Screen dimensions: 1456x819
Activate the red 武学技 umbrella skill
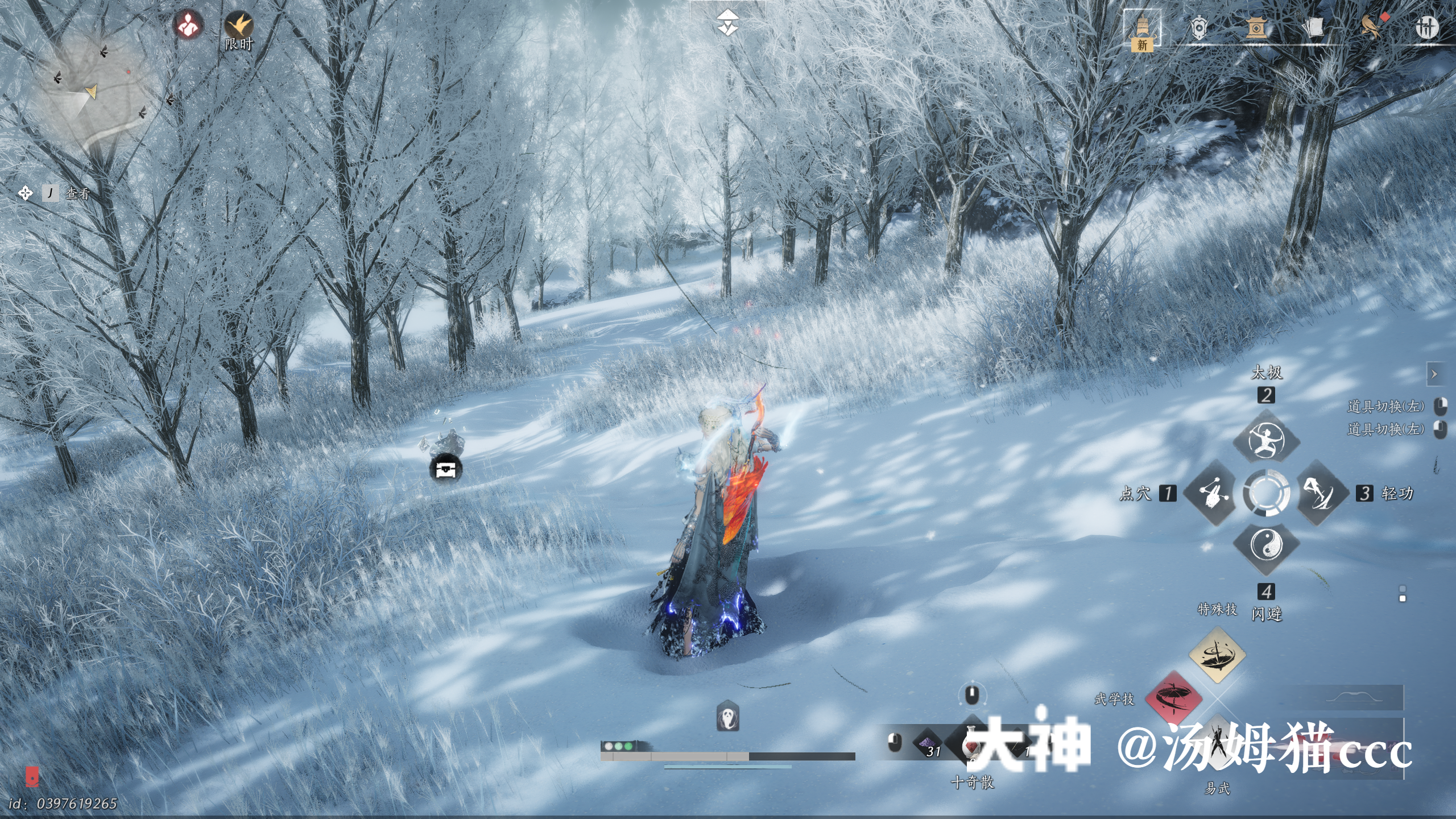(x=1173, y=699)
